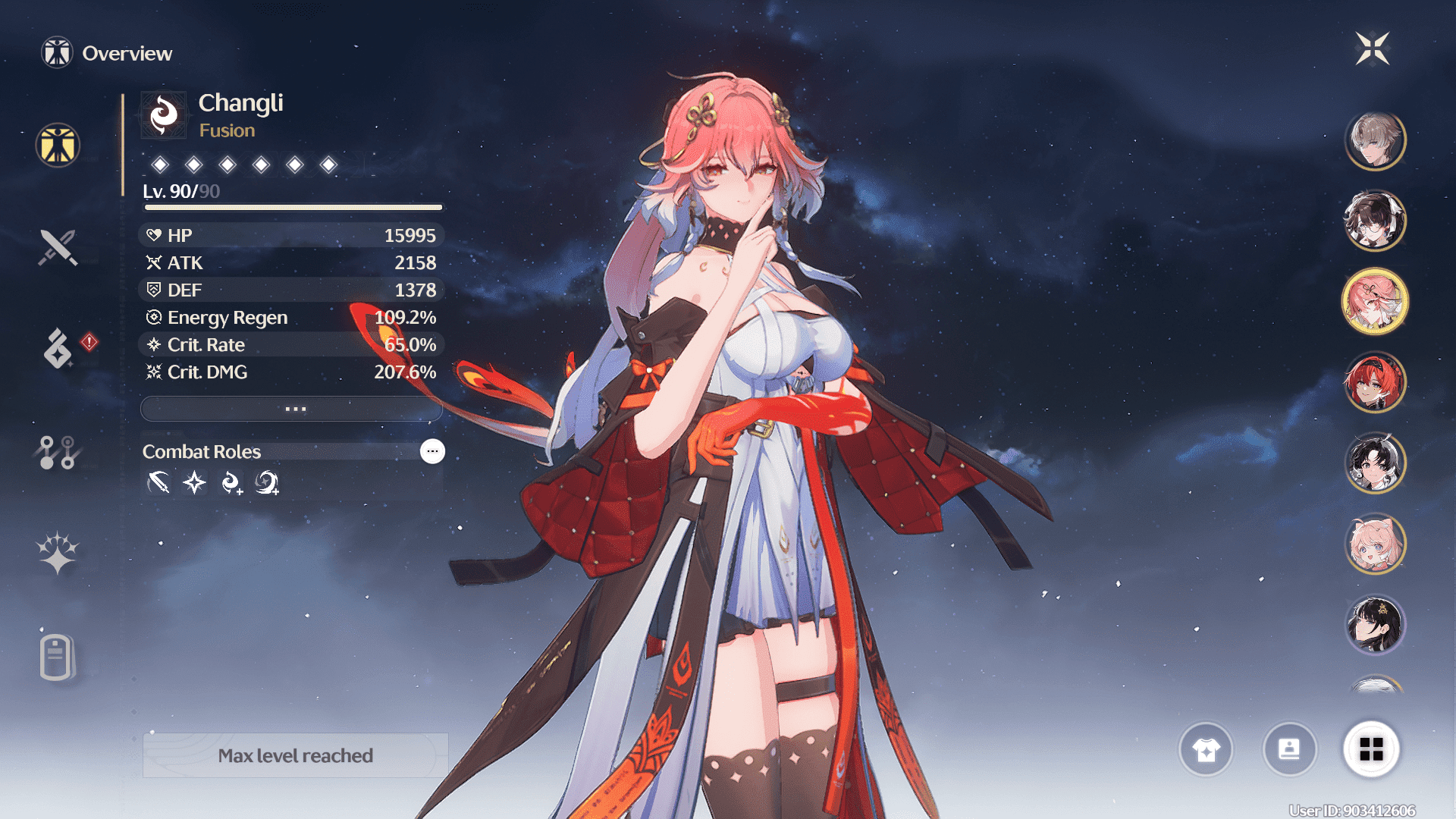Pick the red-haired character portrait
Viewport: 1456px width, 819px height.
click(1375, 381)
